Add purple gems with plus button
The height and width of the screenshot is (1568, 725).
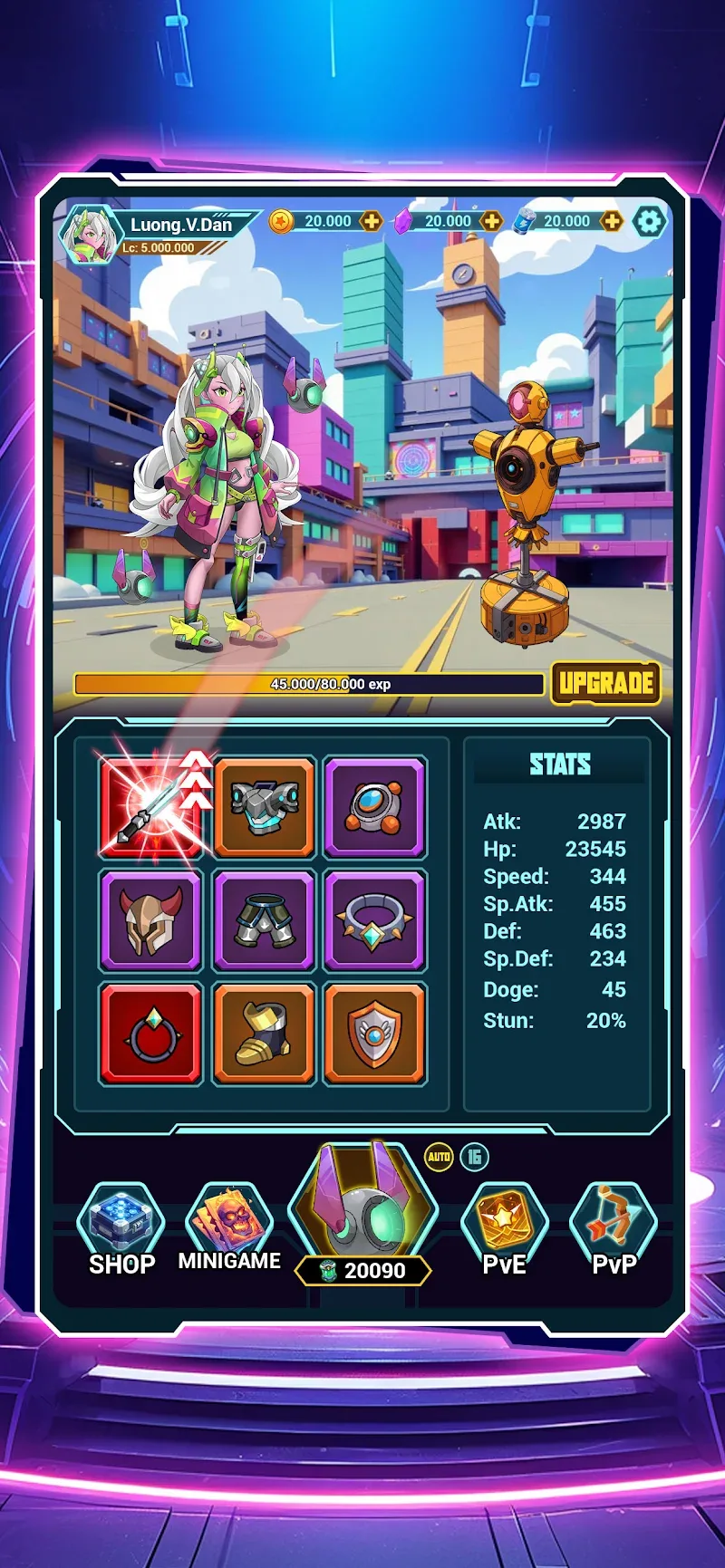(x=491, y=222)
